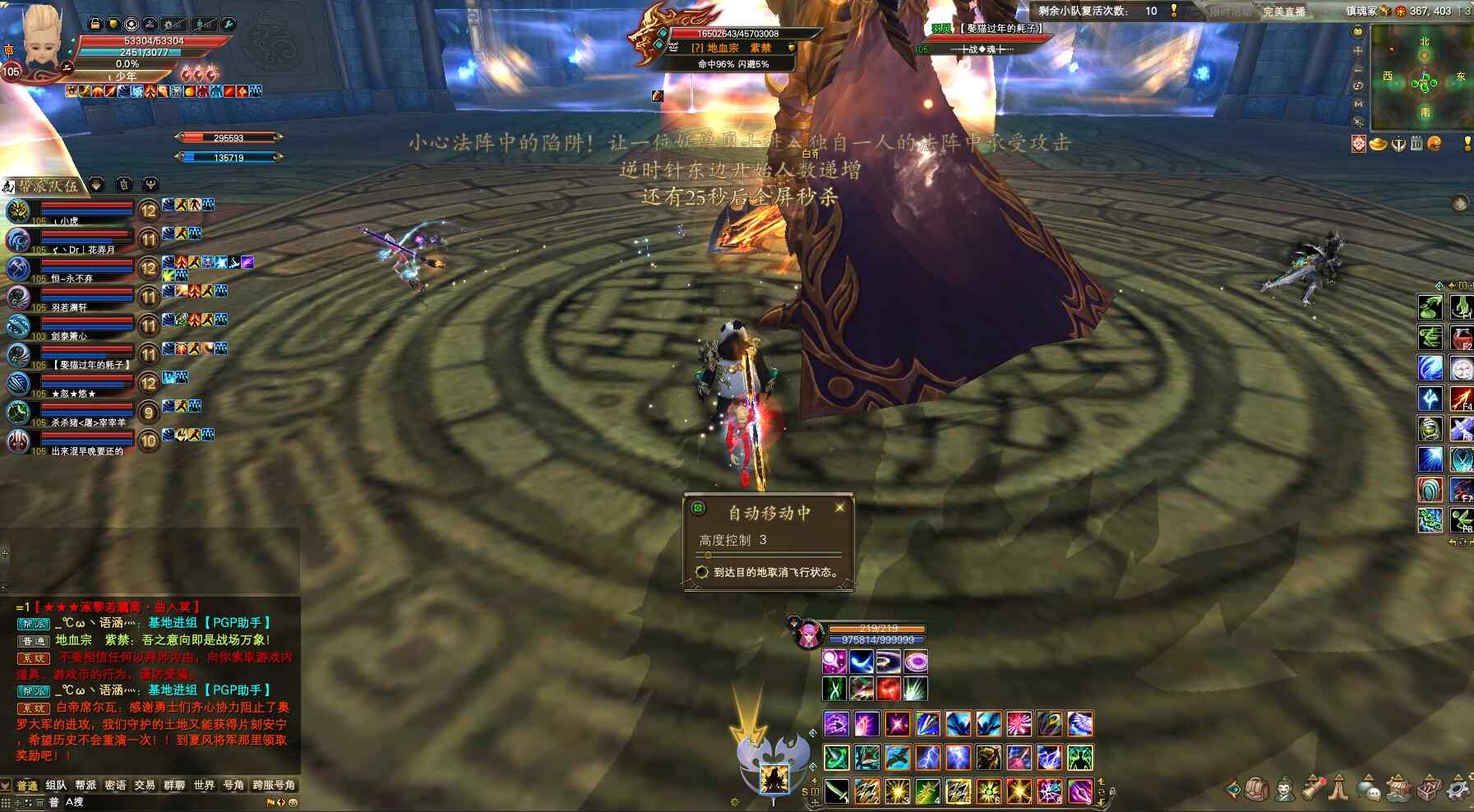The height and width of the screenshot is (812, 1474).
Task: Open the 密语 whisper chat tab
Action: (115, 785)
